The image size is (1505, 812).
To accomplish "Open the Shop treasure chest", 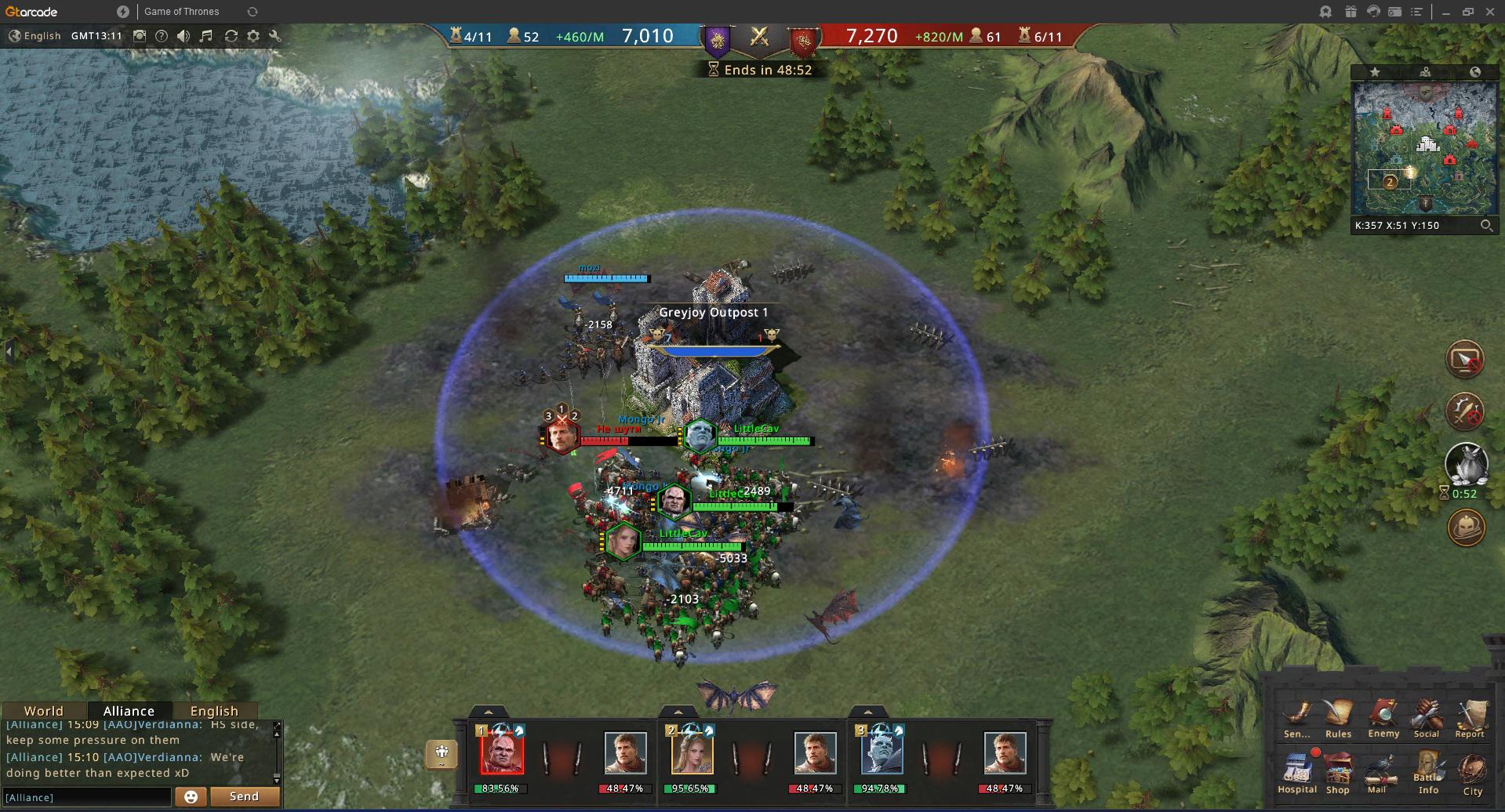I will click(1338, 771).
